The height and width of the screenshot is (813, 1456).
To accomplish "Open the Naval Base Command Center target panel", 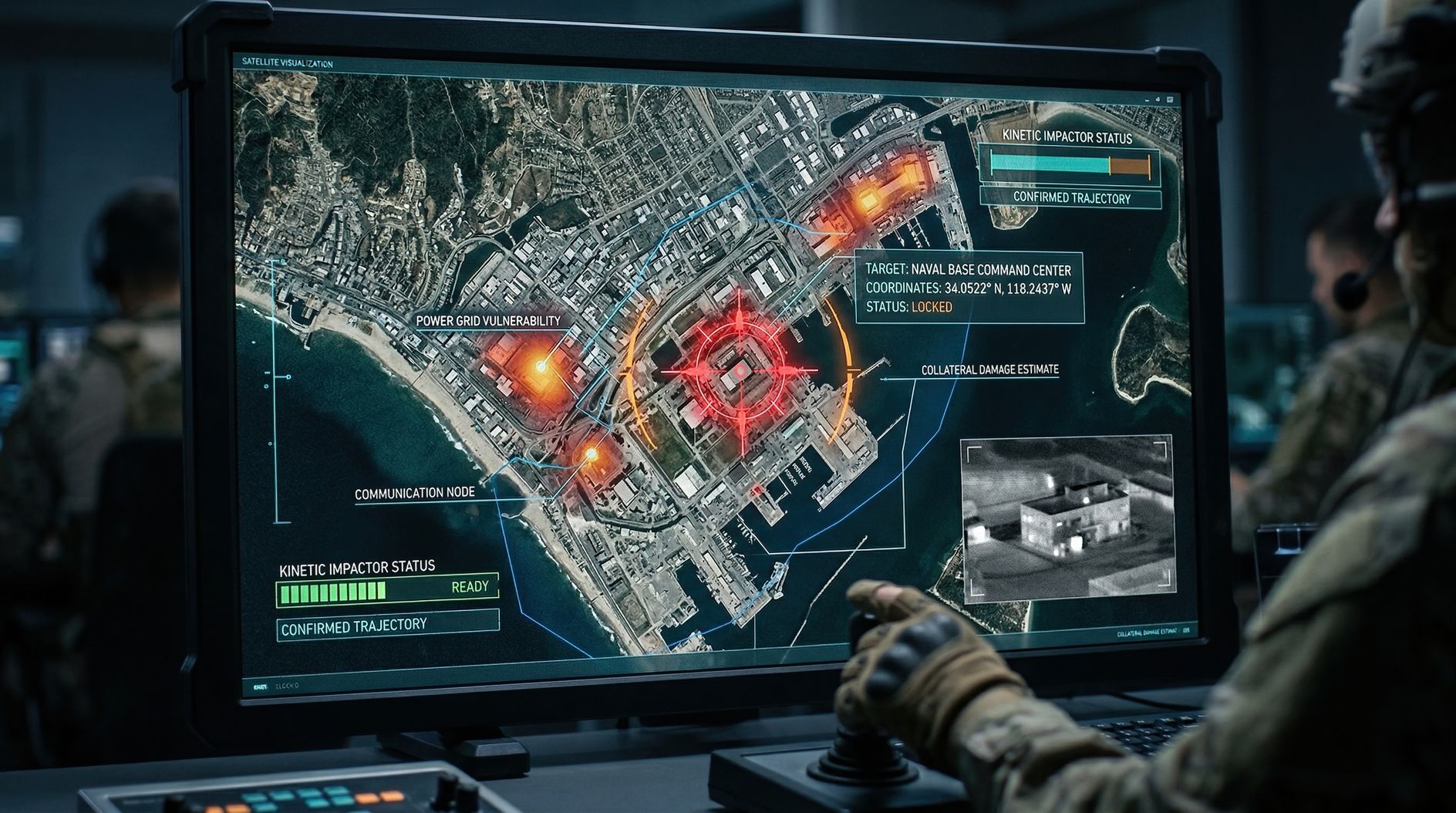I will (969, 288).
